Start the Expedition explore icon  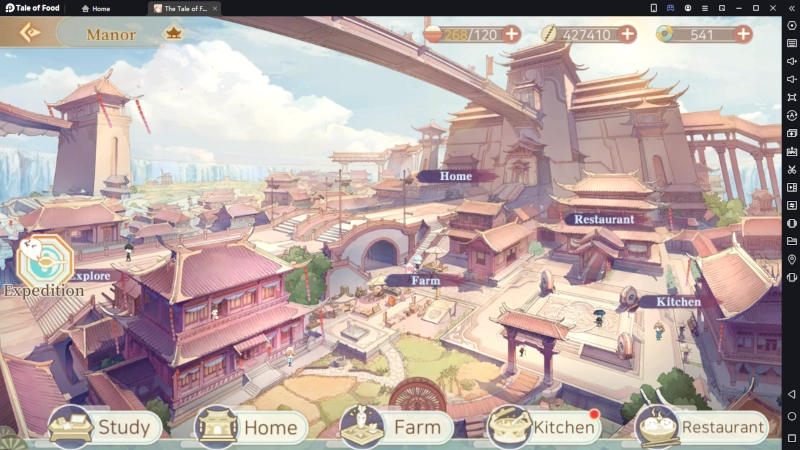pos(43,262)
